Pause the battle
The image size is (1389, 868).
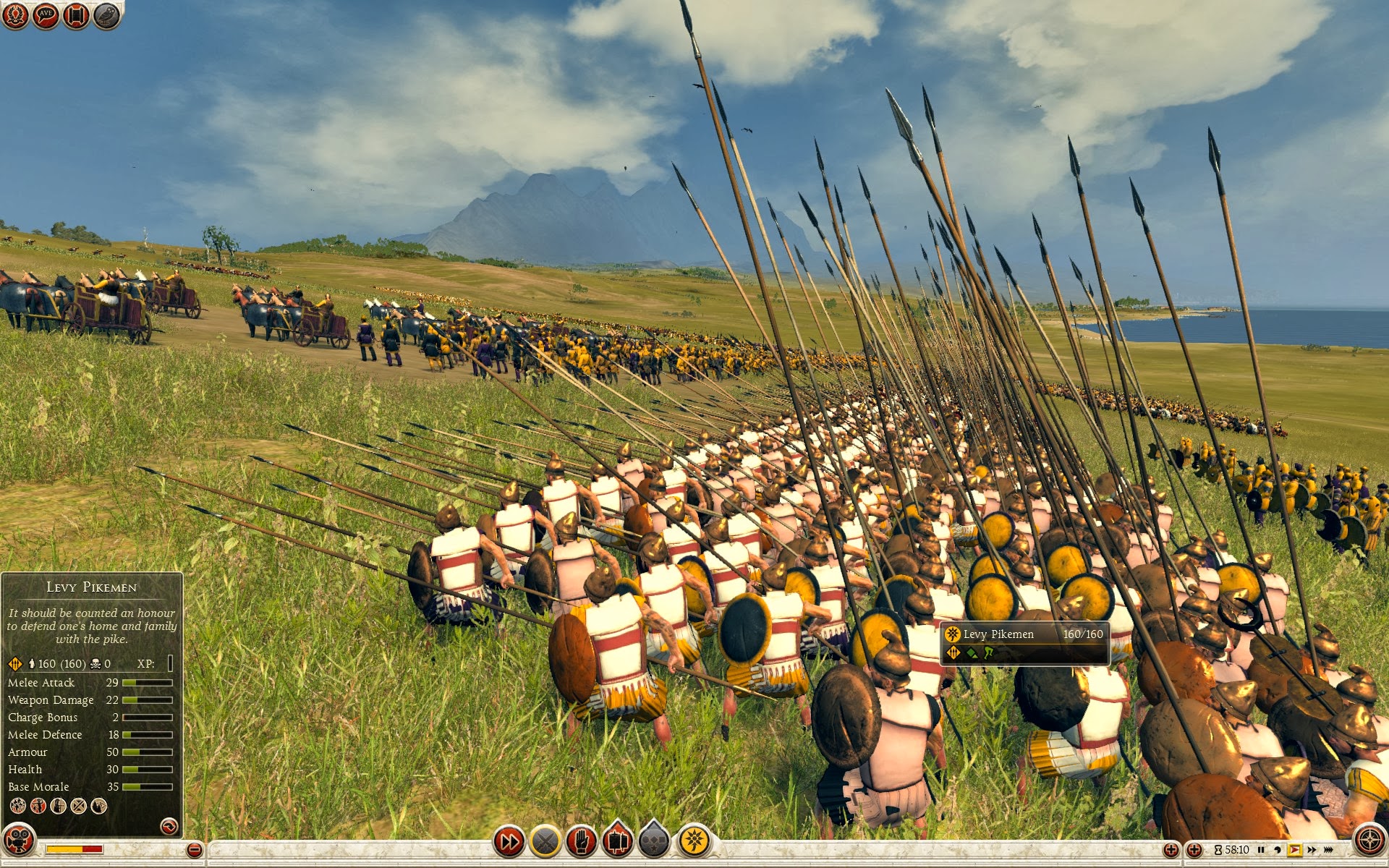point(1262,850)
